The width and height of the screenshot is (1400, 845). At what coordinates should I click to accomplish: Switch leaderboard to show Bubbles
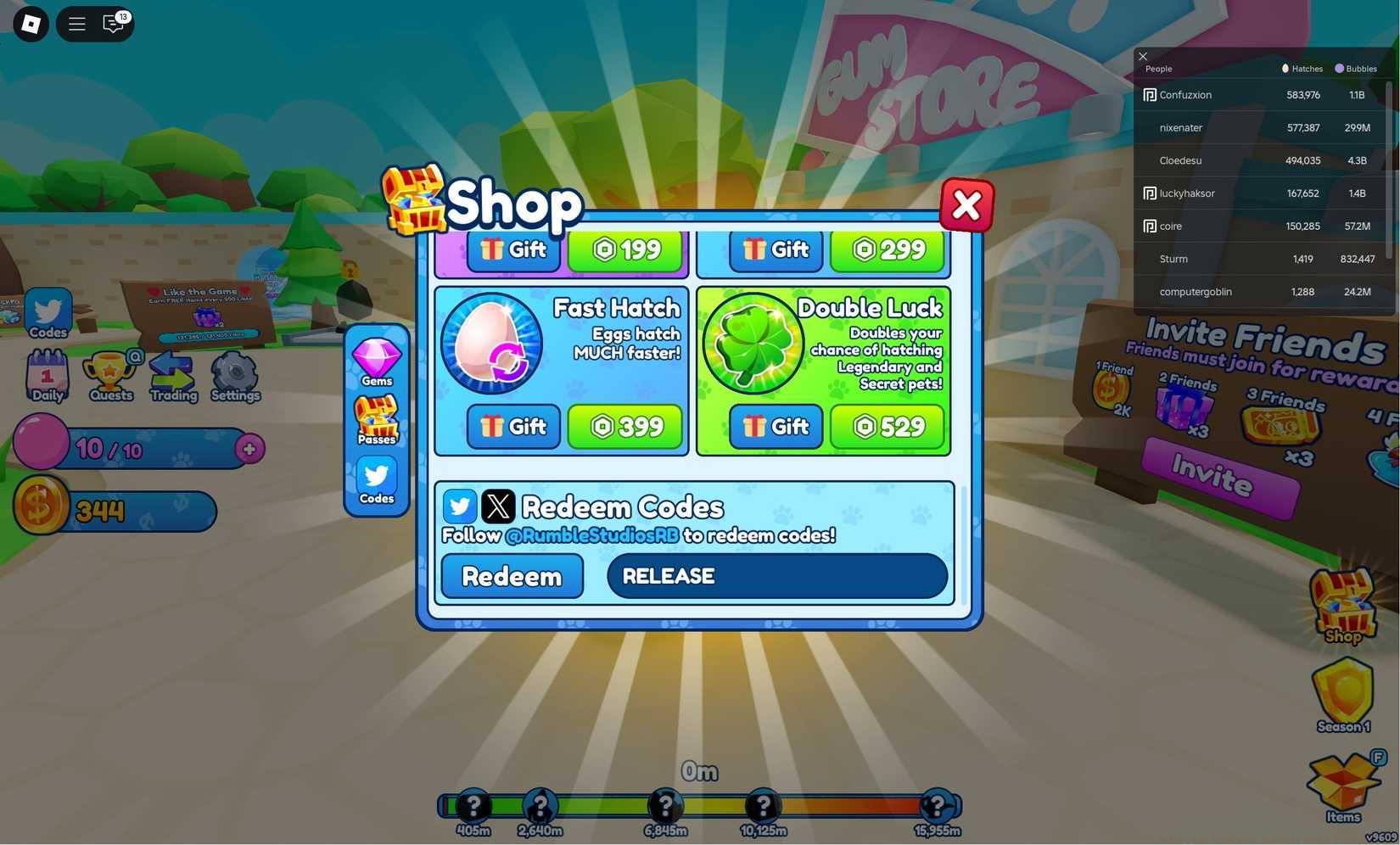click(x=1355, y=68)
